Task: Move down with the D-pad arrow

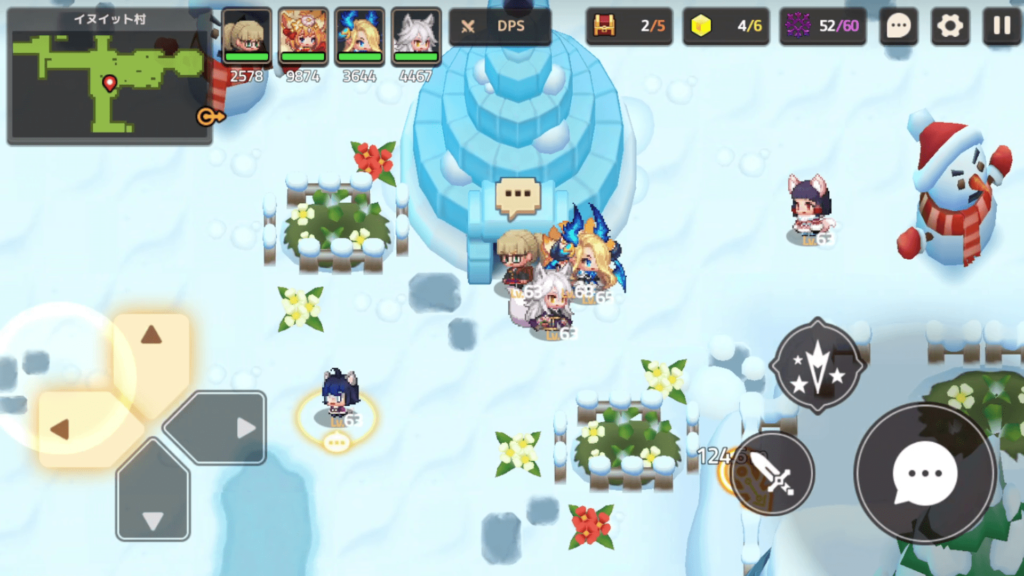Action: [152, 507]
